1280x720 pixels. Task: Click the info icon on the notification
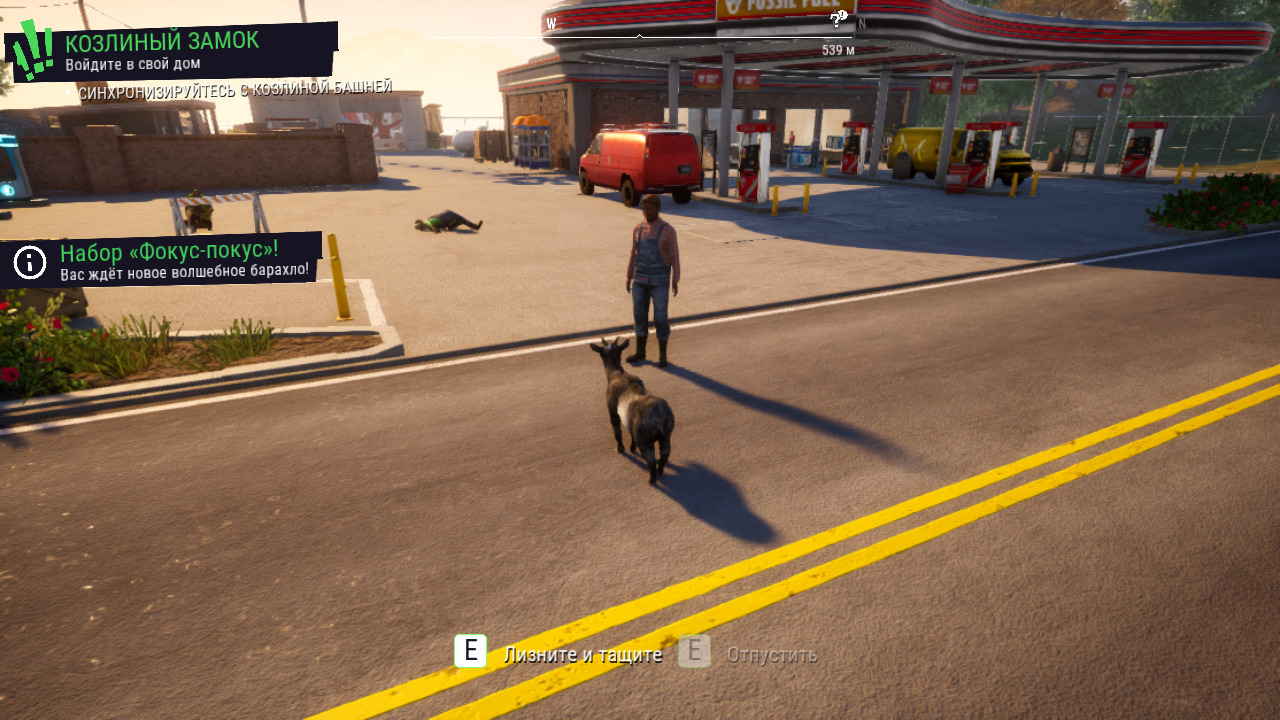[x=30, y=263]
